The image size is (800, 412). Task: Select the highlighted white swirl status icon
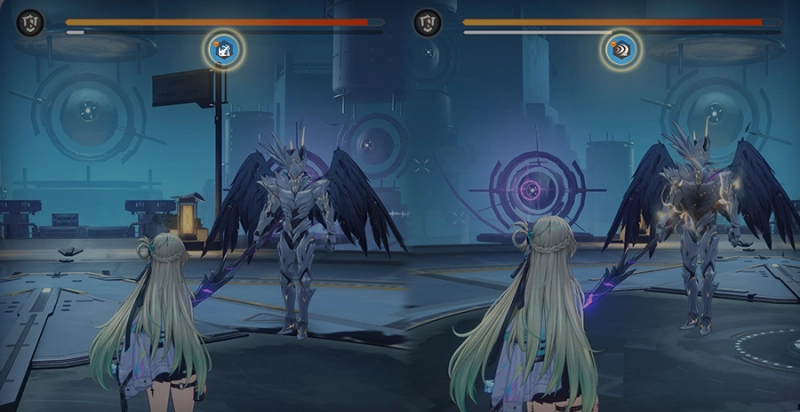point(622,48)
